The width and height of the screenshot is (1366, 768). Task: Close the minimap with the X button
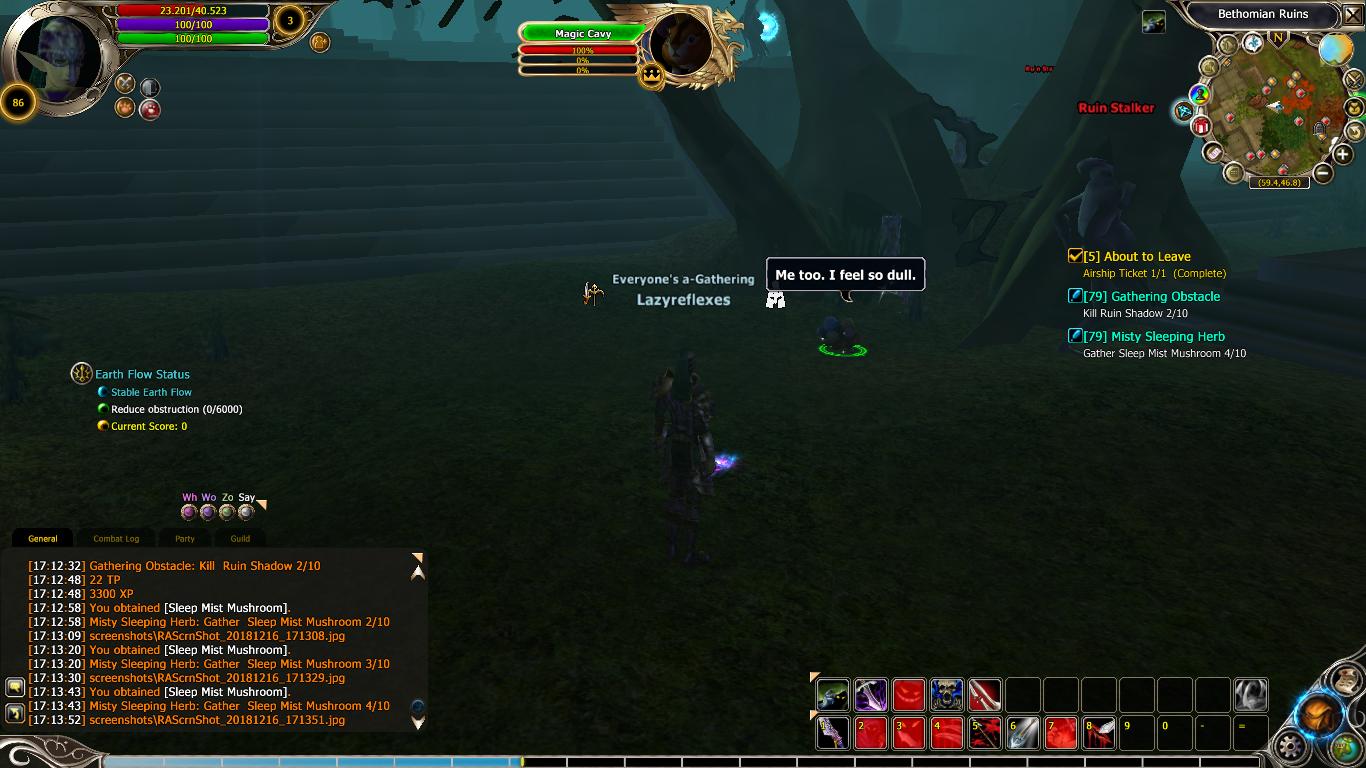click(1354, 15)
